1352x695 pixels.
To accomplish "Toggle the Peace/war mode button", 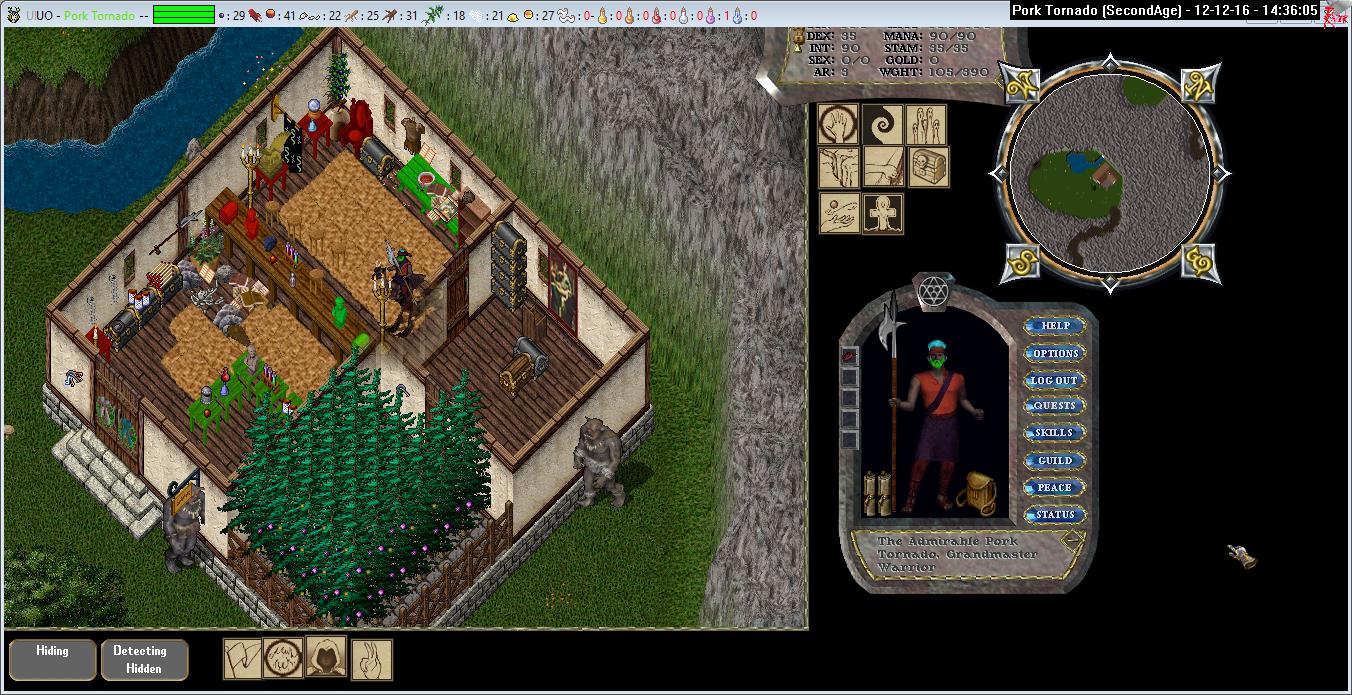I will 1055,488.
